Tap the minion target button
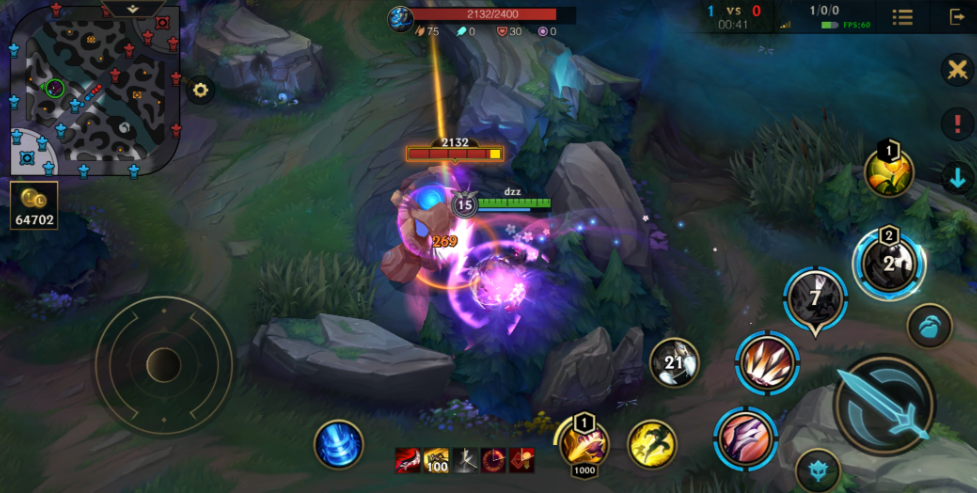 929,326
